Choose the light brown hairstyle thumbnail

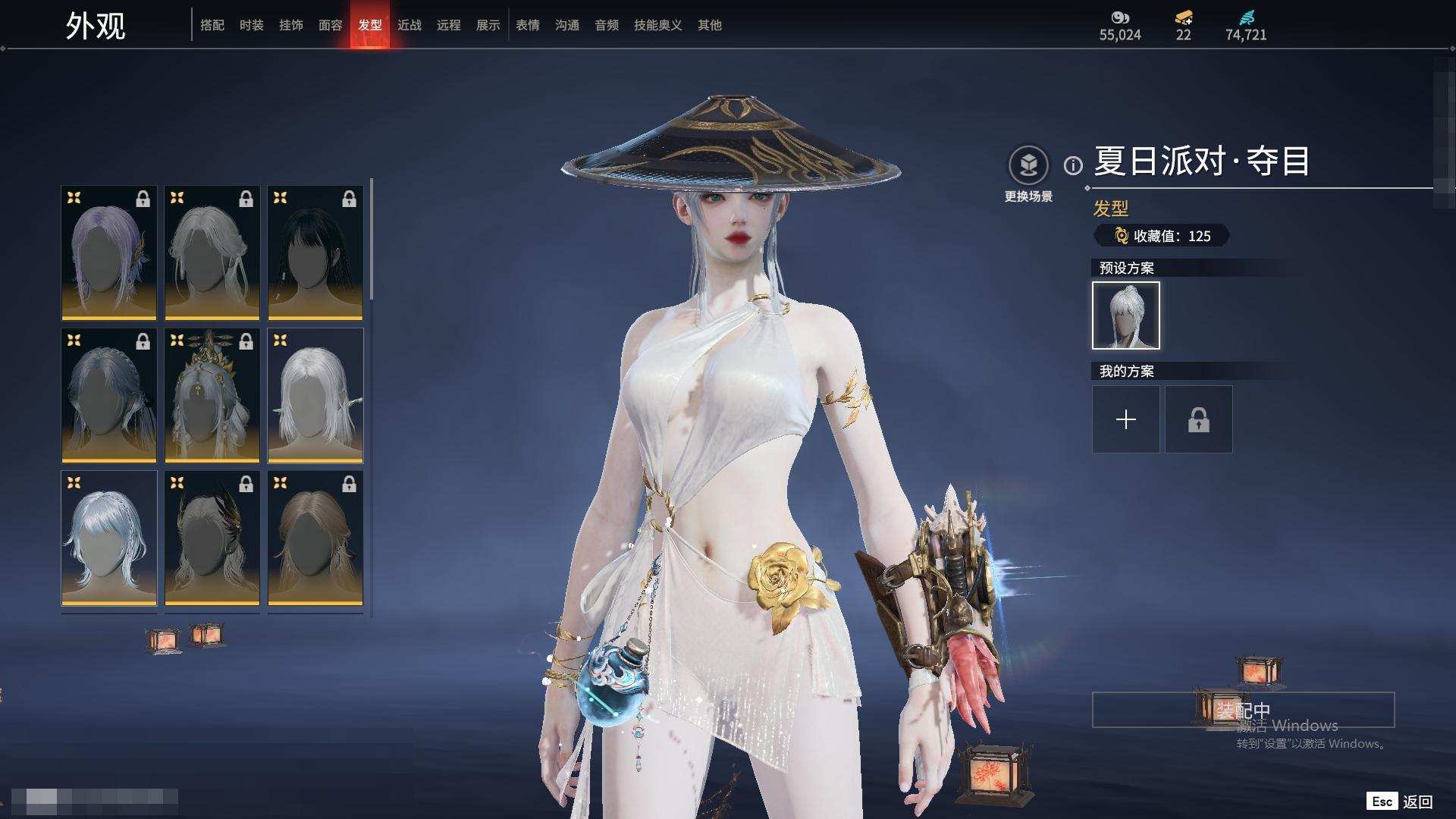315,538
